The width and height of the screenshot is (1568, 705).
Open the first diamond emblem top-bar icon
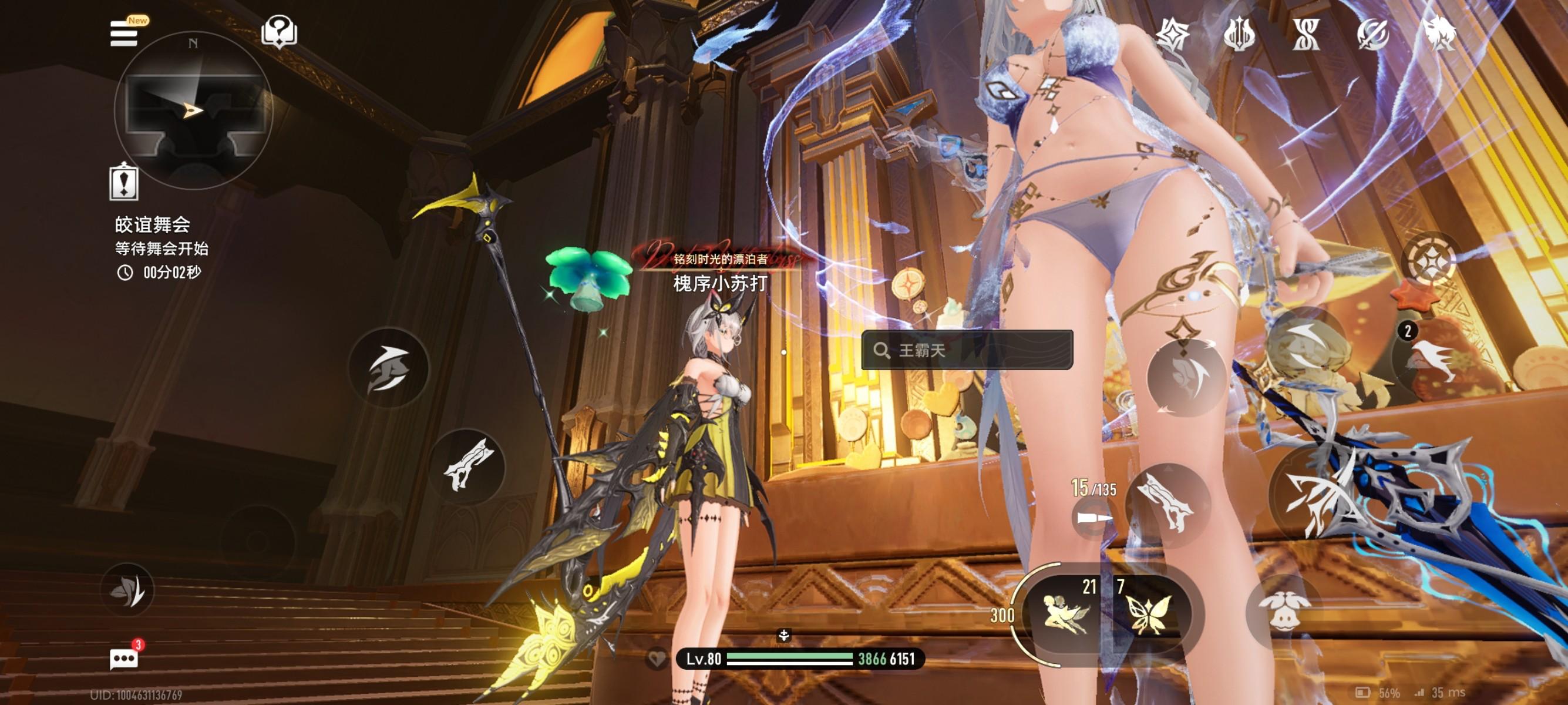tap(1172, 33)
